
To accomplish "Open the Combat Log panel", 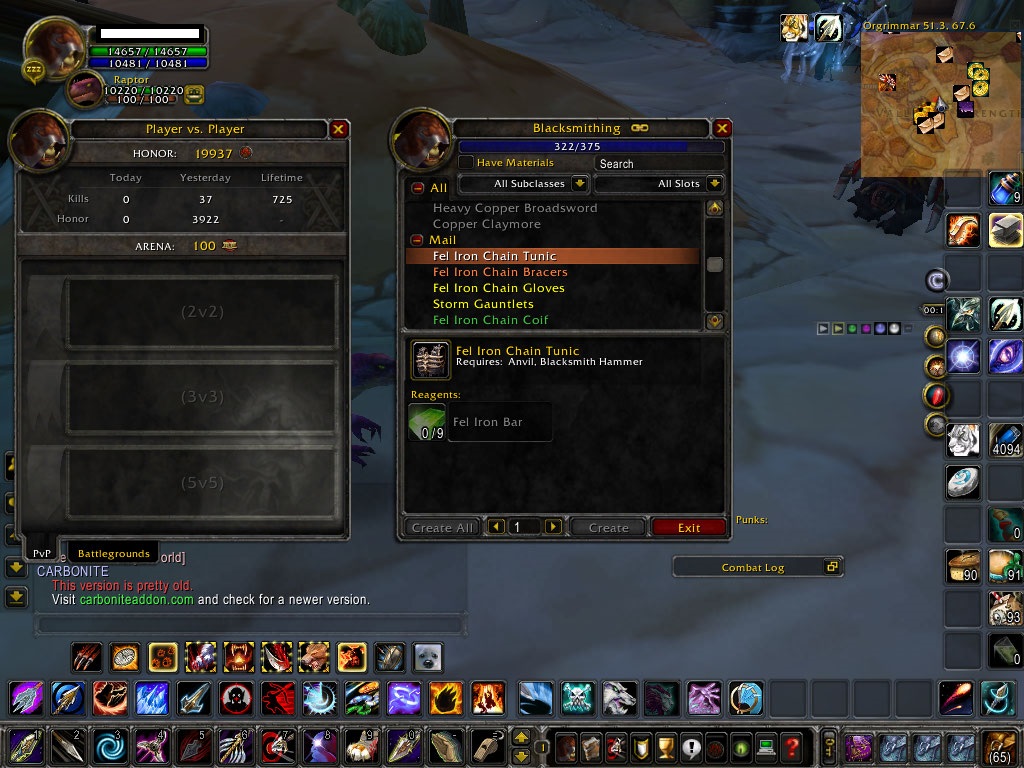I will coord(757,567).
